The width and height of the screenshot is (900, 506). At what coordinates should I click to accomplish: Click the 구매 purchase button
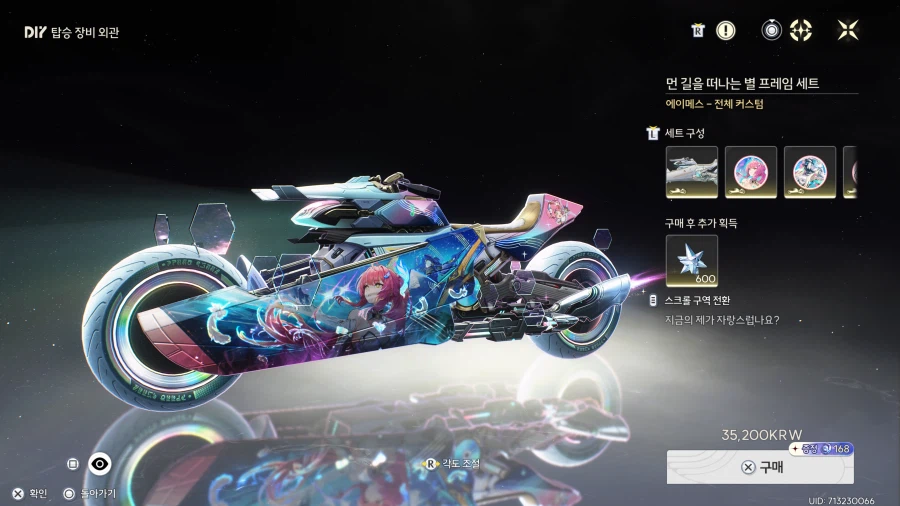point(760,467)
